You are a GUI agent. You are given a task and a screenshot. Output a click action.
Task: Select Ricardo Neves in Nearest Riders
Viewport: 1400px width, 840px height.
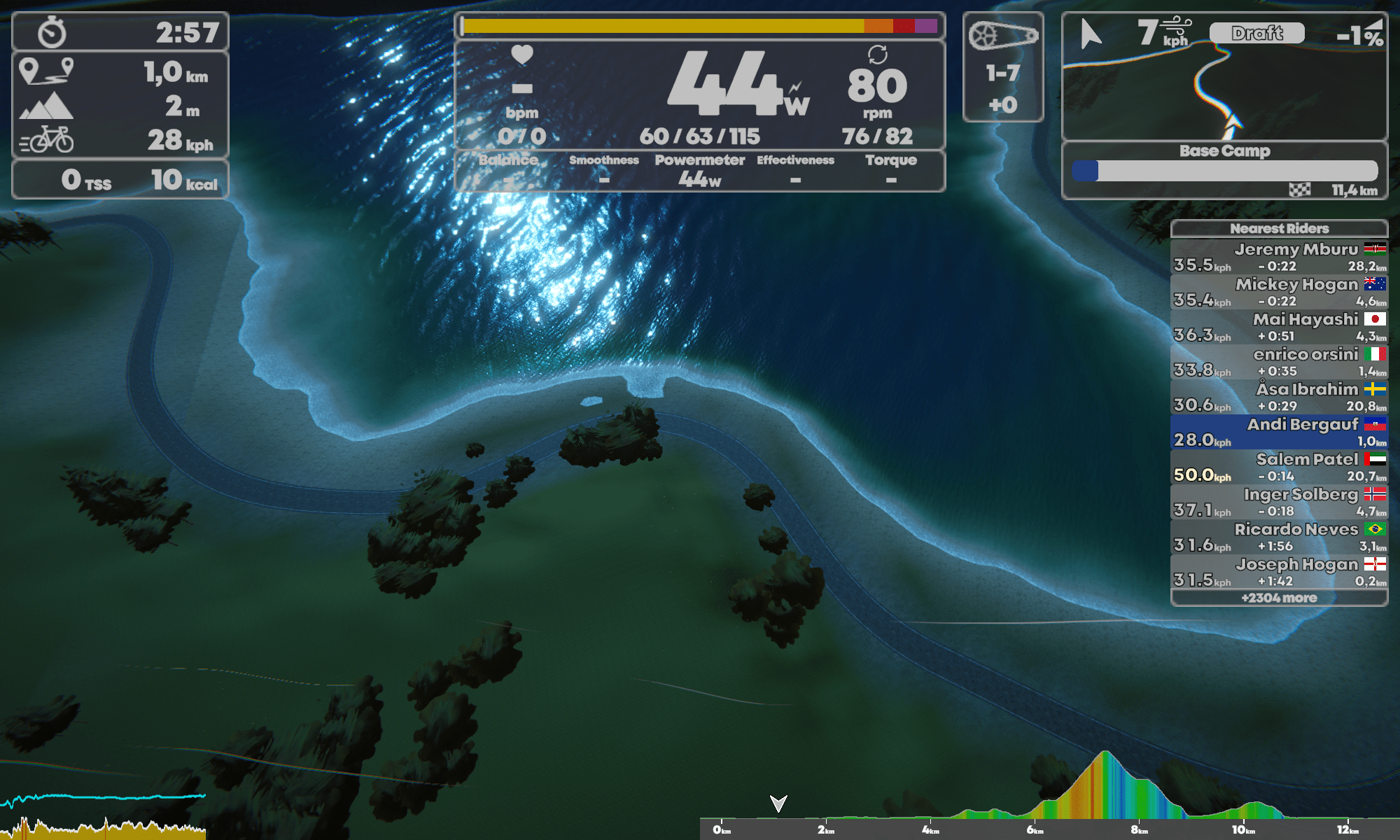1279,537
